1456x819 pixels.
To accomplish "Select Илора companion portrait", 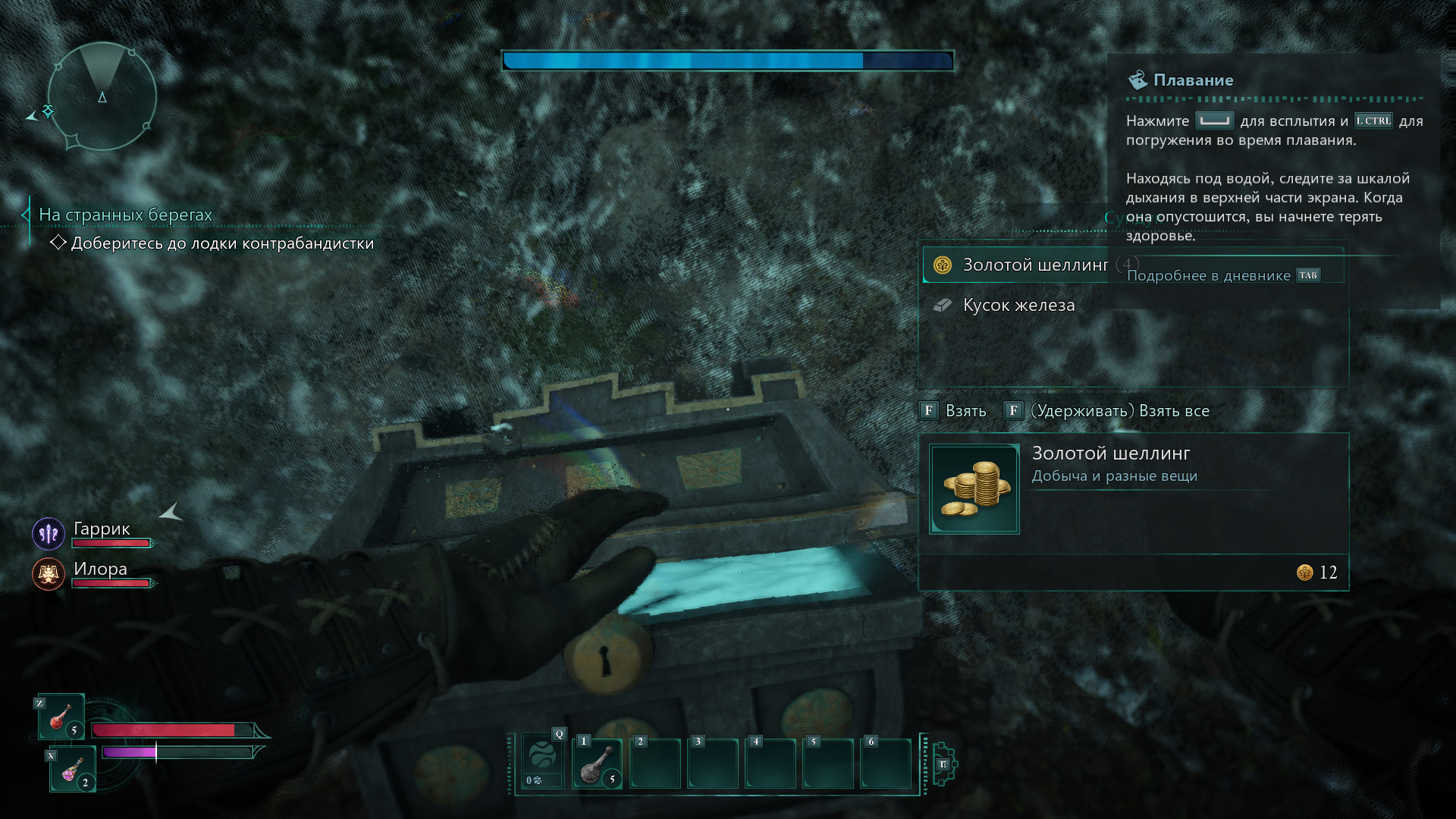I will (x=49, y=574).
